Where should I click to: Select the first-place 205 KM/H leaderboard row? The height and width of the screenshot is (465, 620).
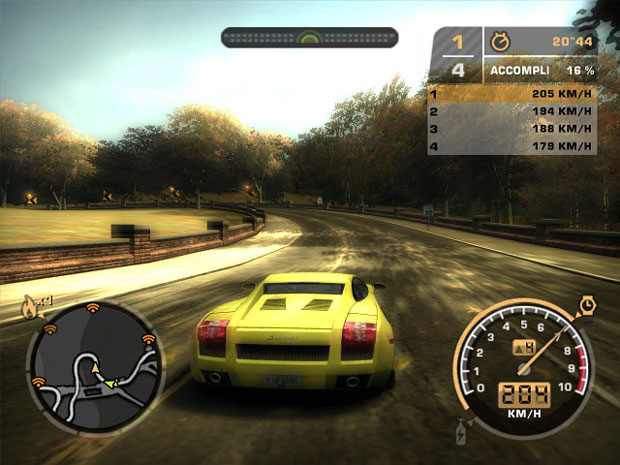(512, 93)
